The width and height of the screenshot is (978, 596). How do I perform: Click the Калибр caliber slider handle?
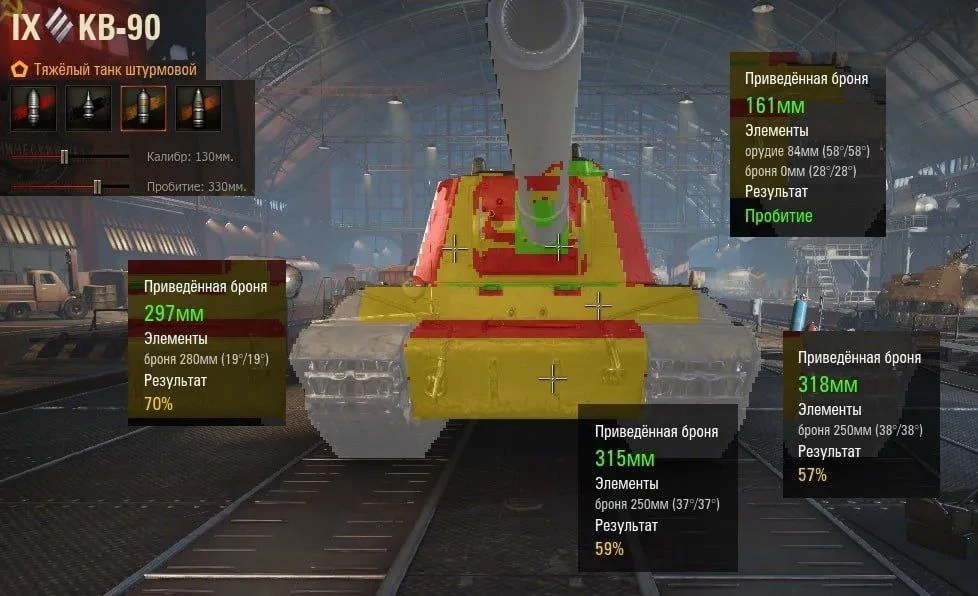point(65,156)
